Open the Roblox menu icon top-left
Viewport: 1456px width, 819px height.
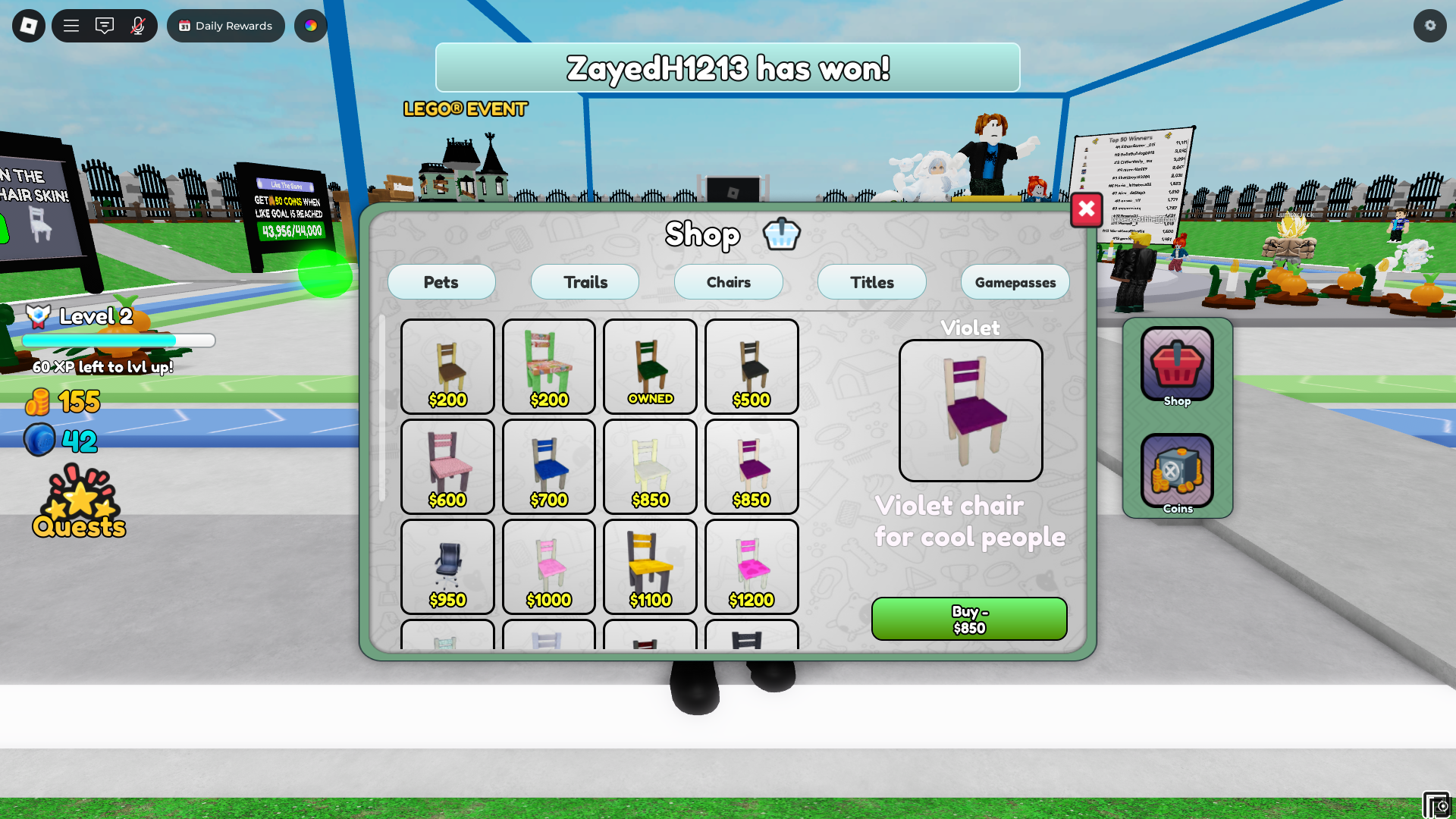click(x=28, y=25)
